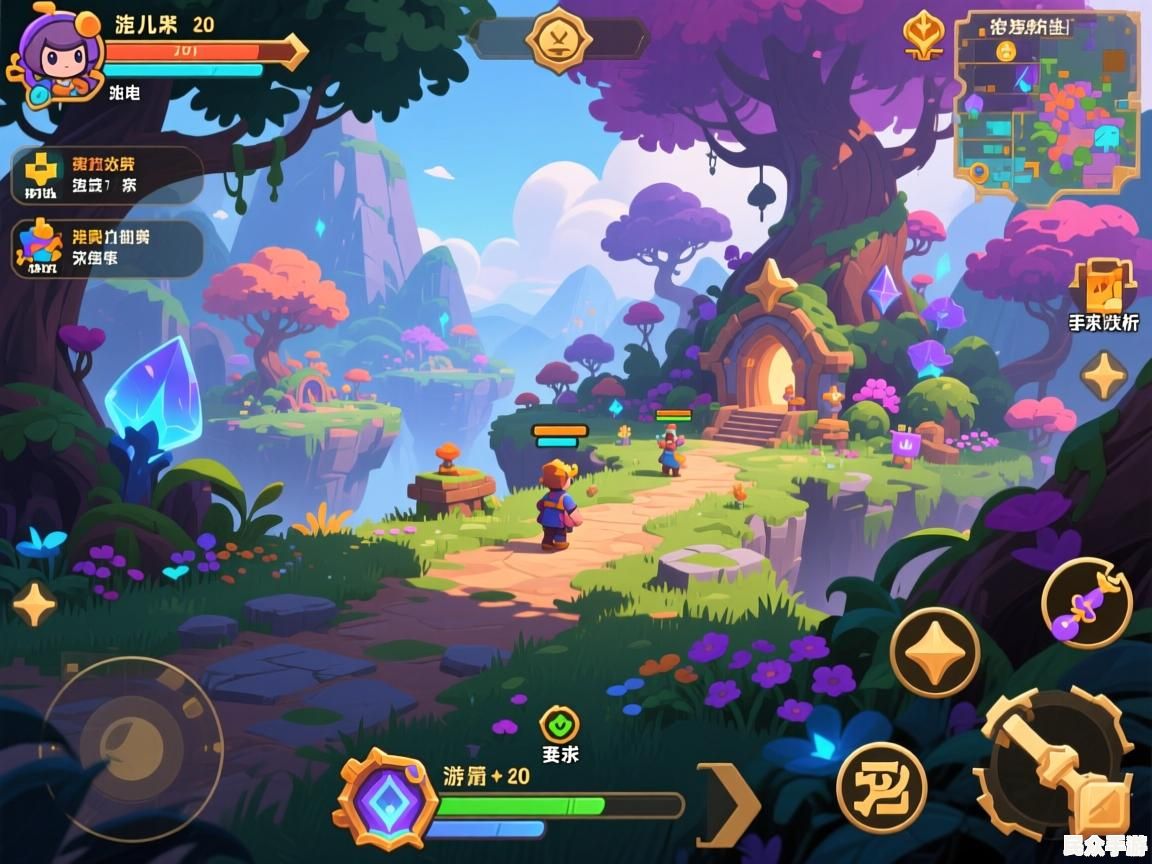The width and height of the screenshot is (1152, 864).
Task: Select the purple hexagon level badge
Action: pyautogui.click(x=385, y=800)
